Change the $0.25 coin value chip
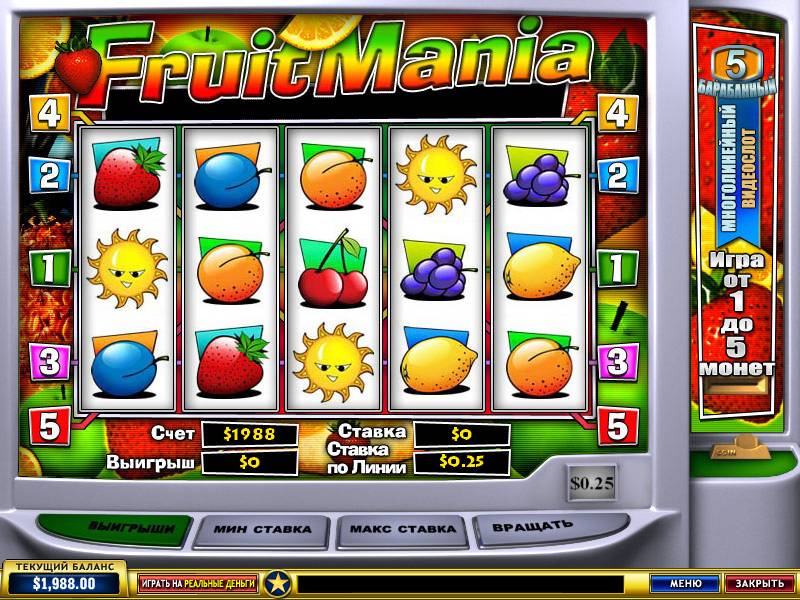This screenshot has width=800, height=600. coord(592,483)
